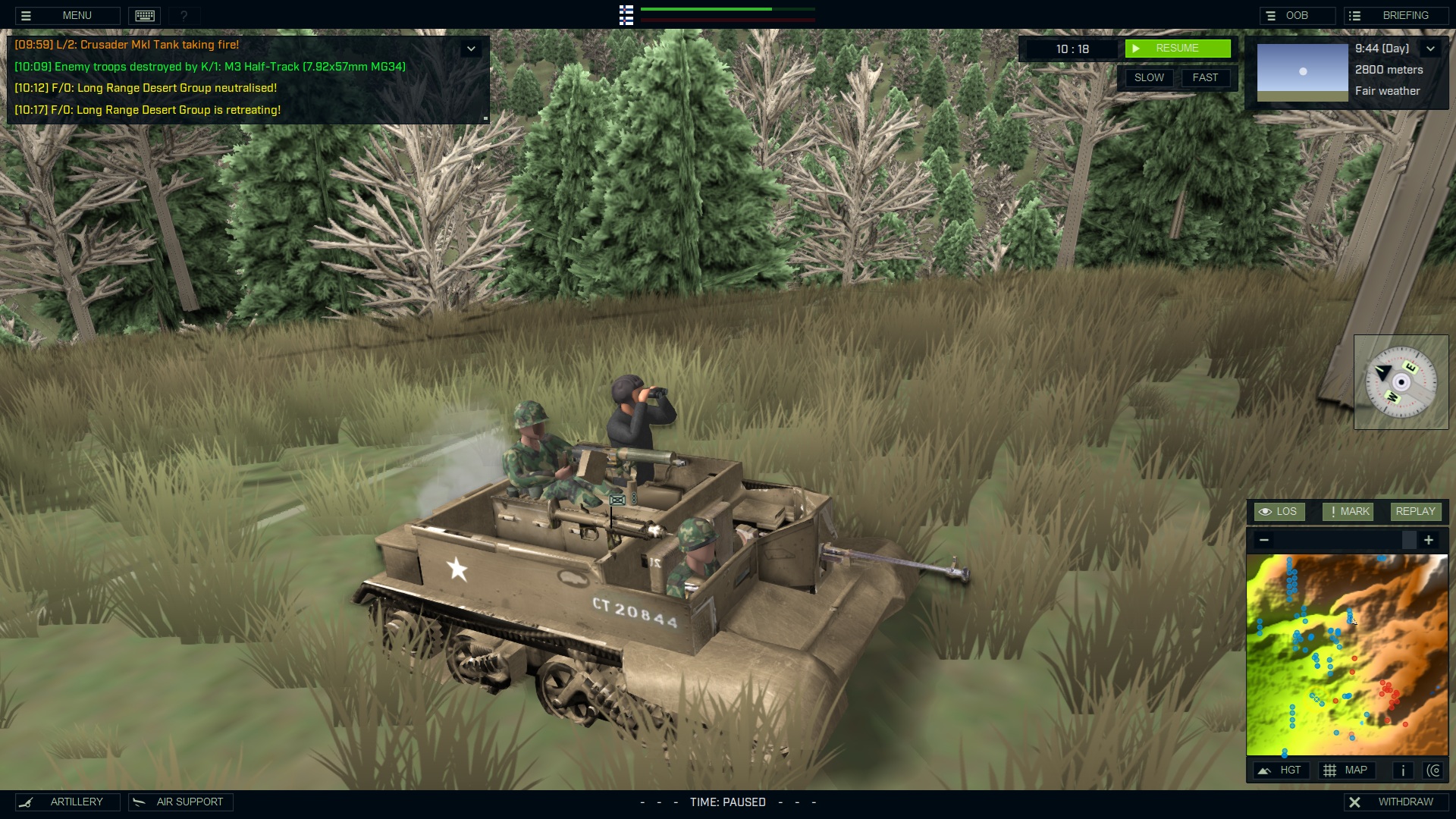1456x819 pixels.
Task: Expand the weather panel dropdown chevron
Action: pyautogui.click(x=1432, y=48)
